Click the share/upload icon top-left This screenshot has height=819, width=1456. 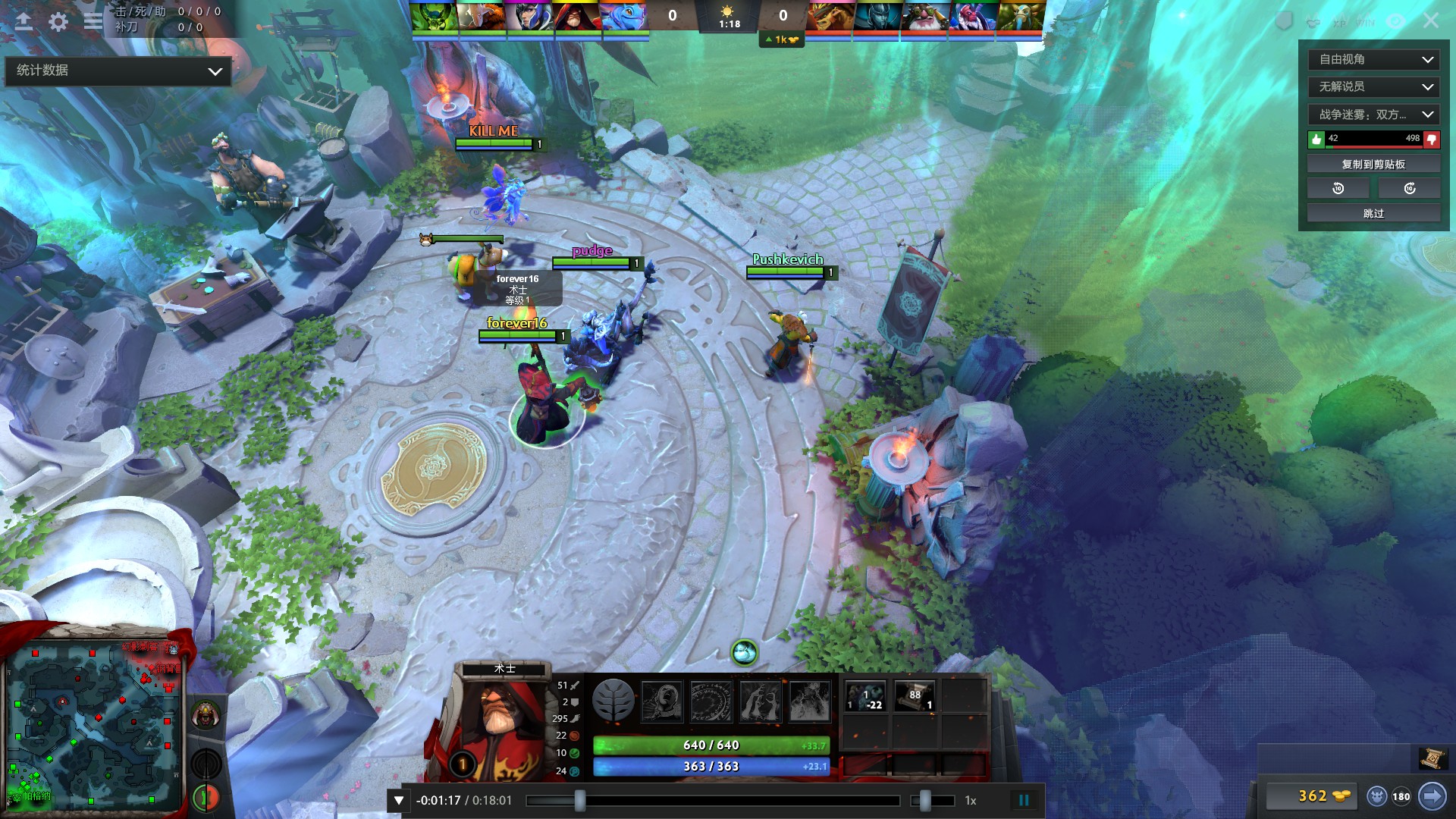(x=24, y=21)
